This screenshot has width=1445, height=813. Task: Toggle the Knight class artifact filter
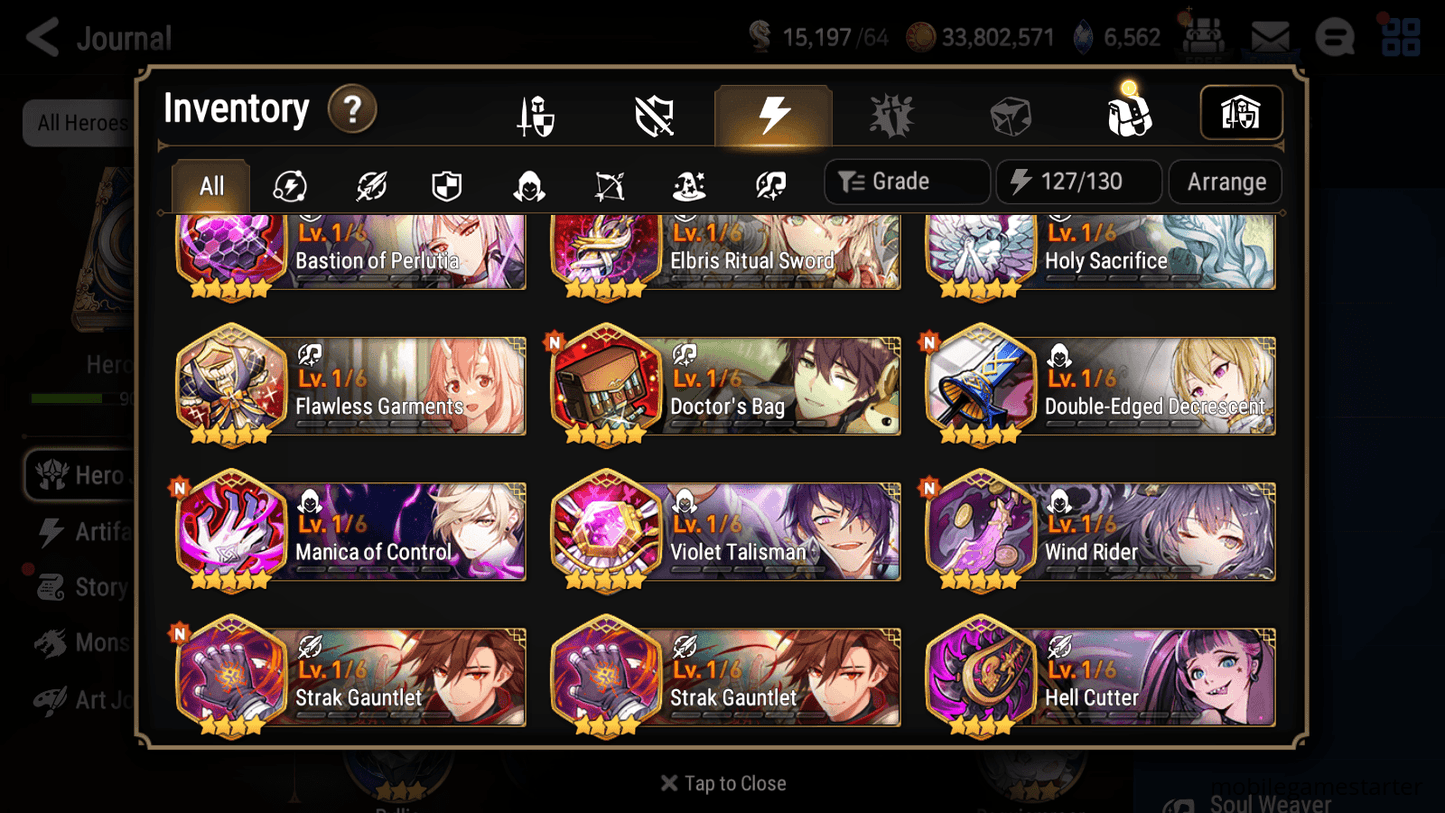pos(446,183)
